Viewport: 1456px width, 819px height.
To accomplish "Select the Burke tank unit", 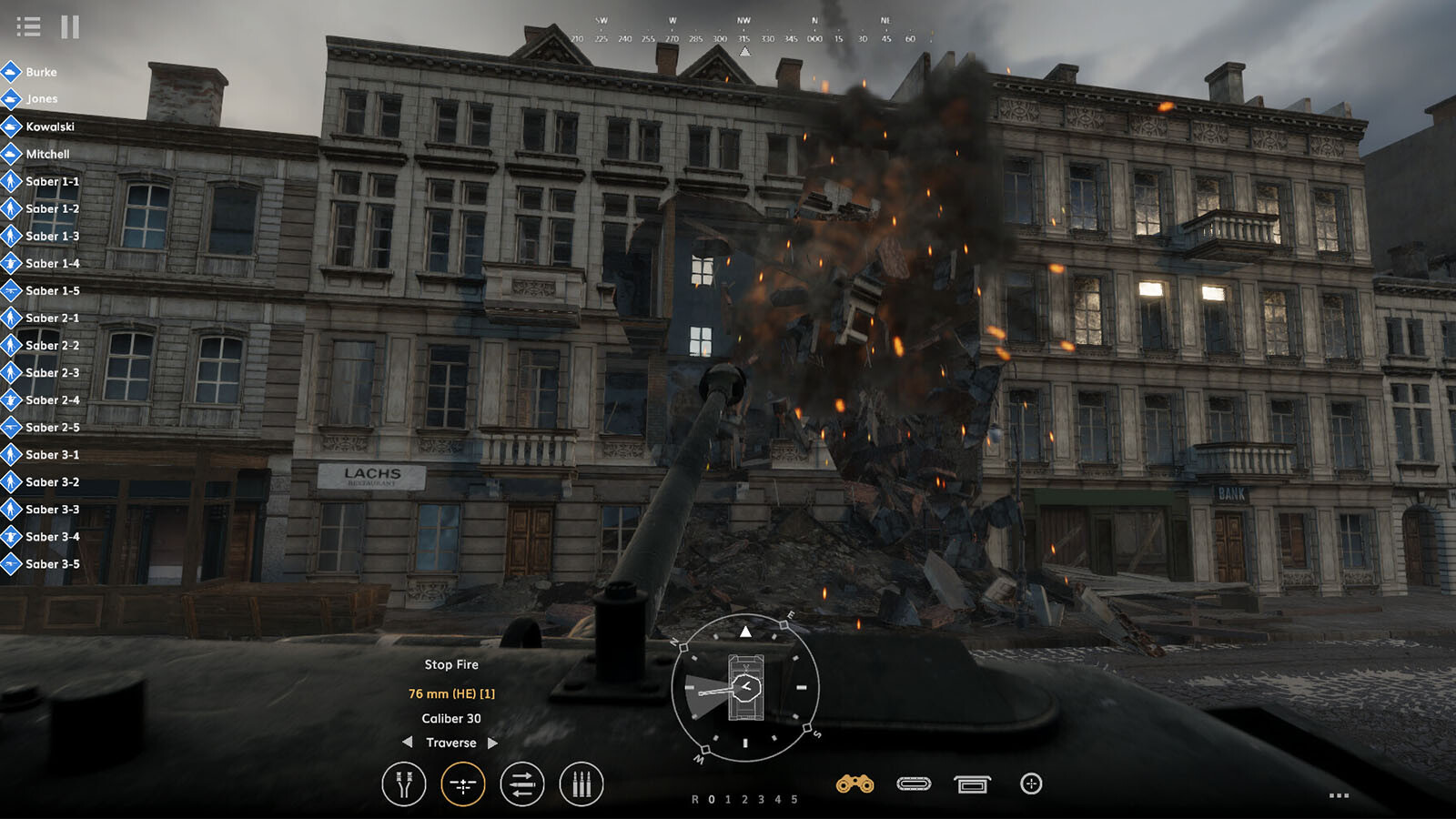I will [40, 72].
